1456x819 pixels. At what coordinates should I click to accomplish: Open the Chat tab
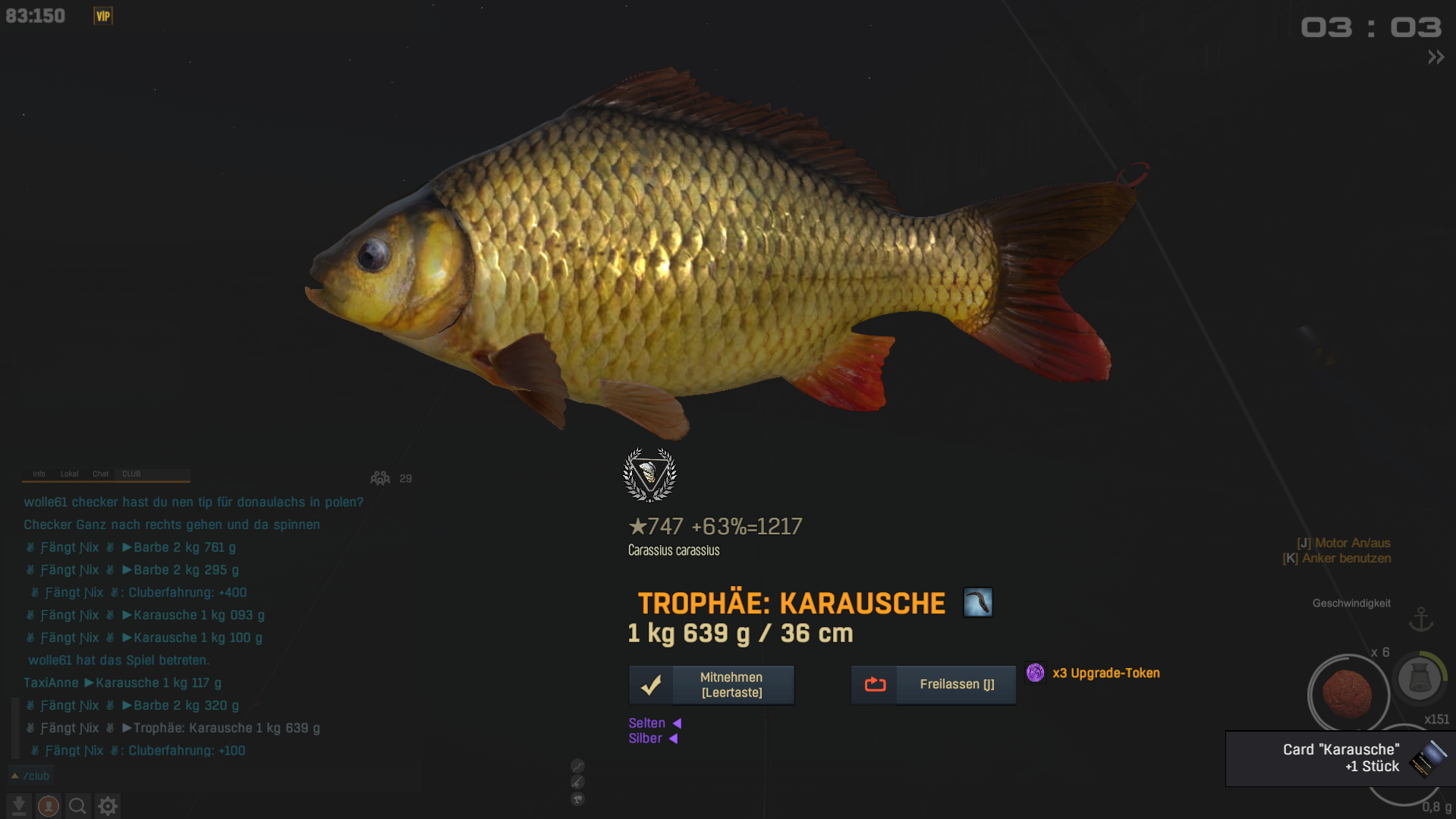[100, 474]
